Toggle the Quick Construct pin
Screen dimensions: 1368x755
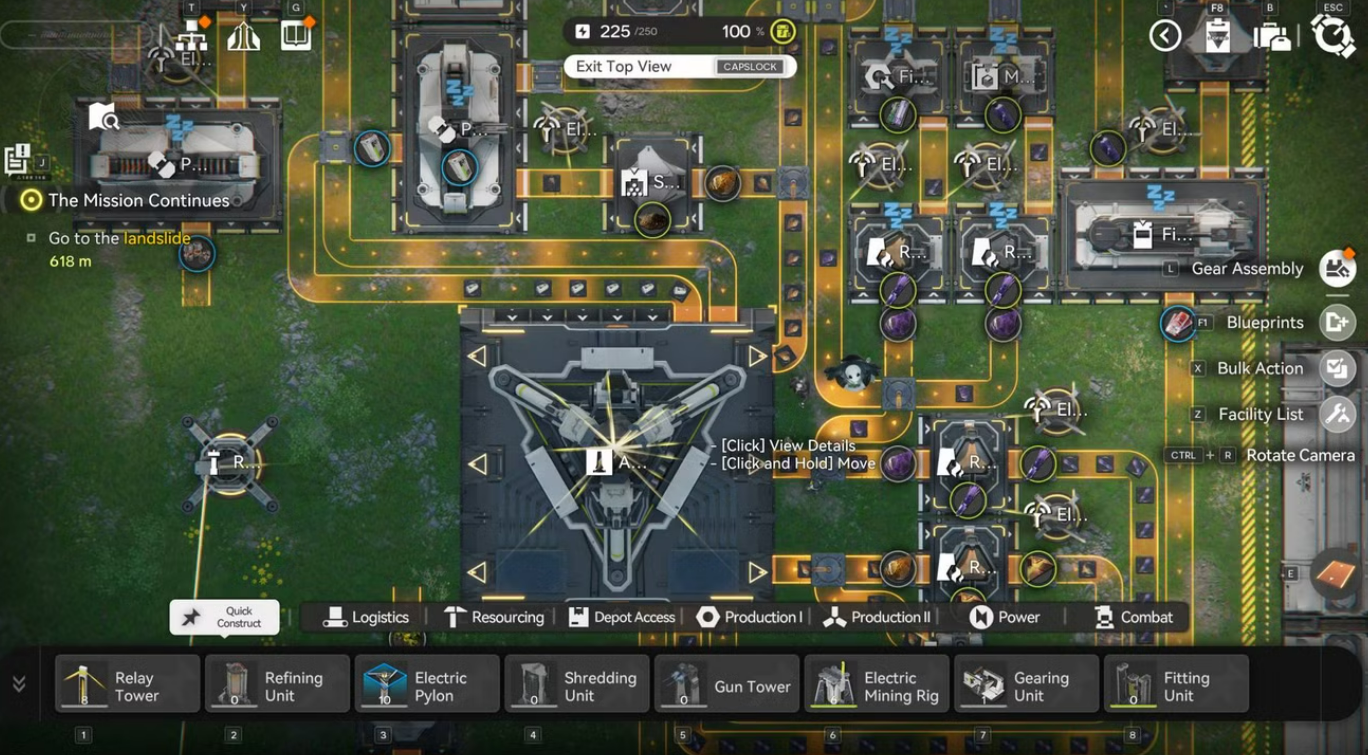[x=222, y=617]
